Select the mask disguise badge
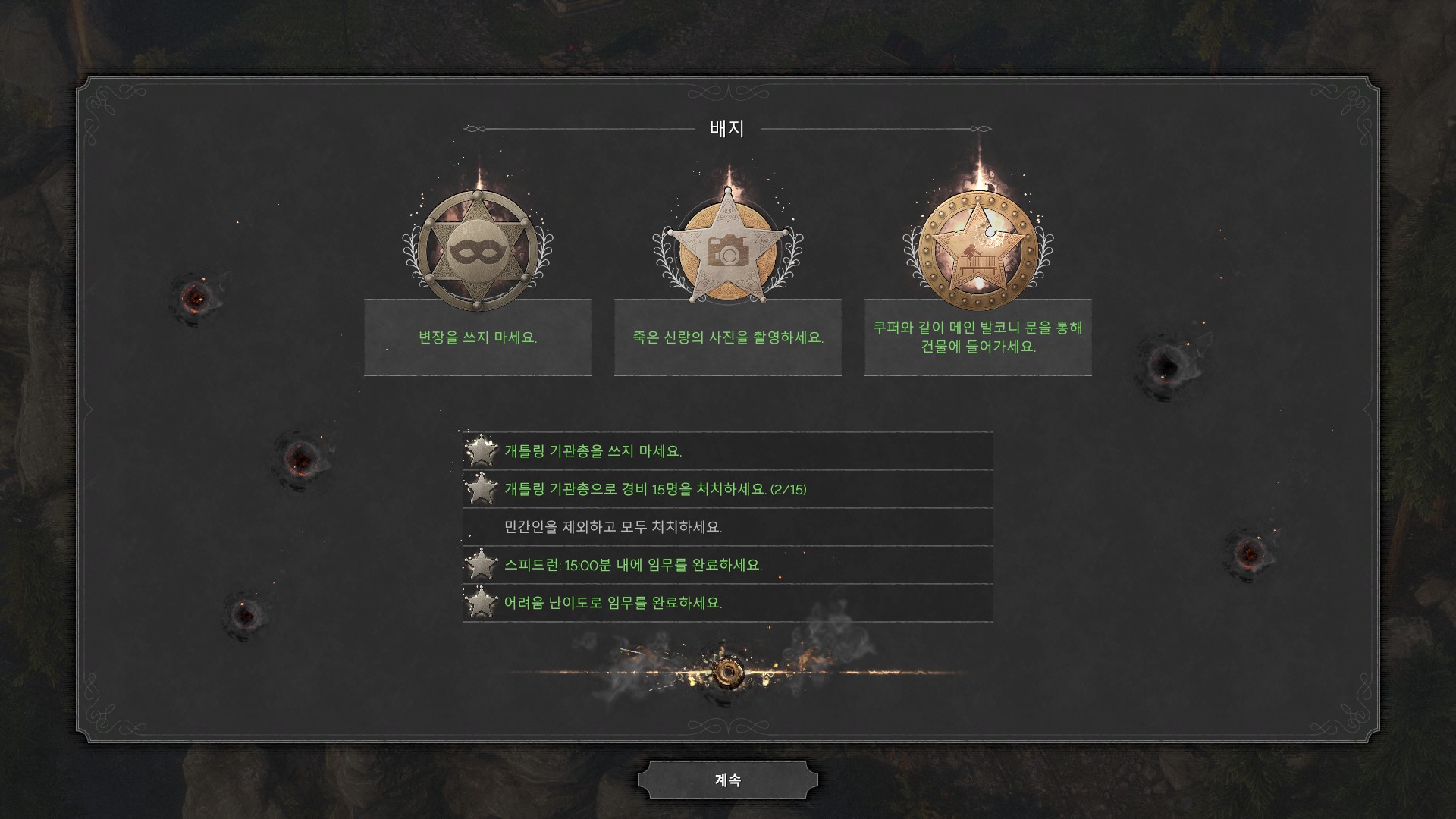 click(x=477, y=251)
